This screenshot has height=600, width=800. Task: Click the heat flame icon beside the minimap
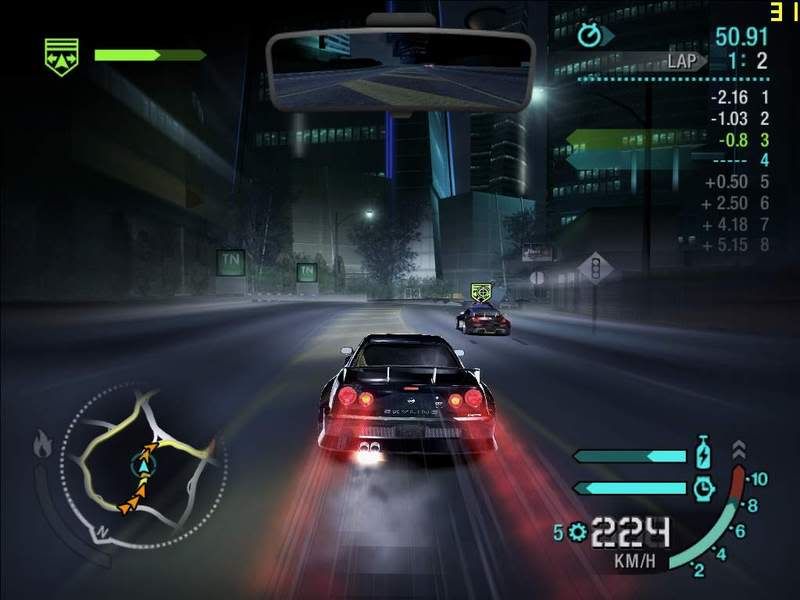43,444
